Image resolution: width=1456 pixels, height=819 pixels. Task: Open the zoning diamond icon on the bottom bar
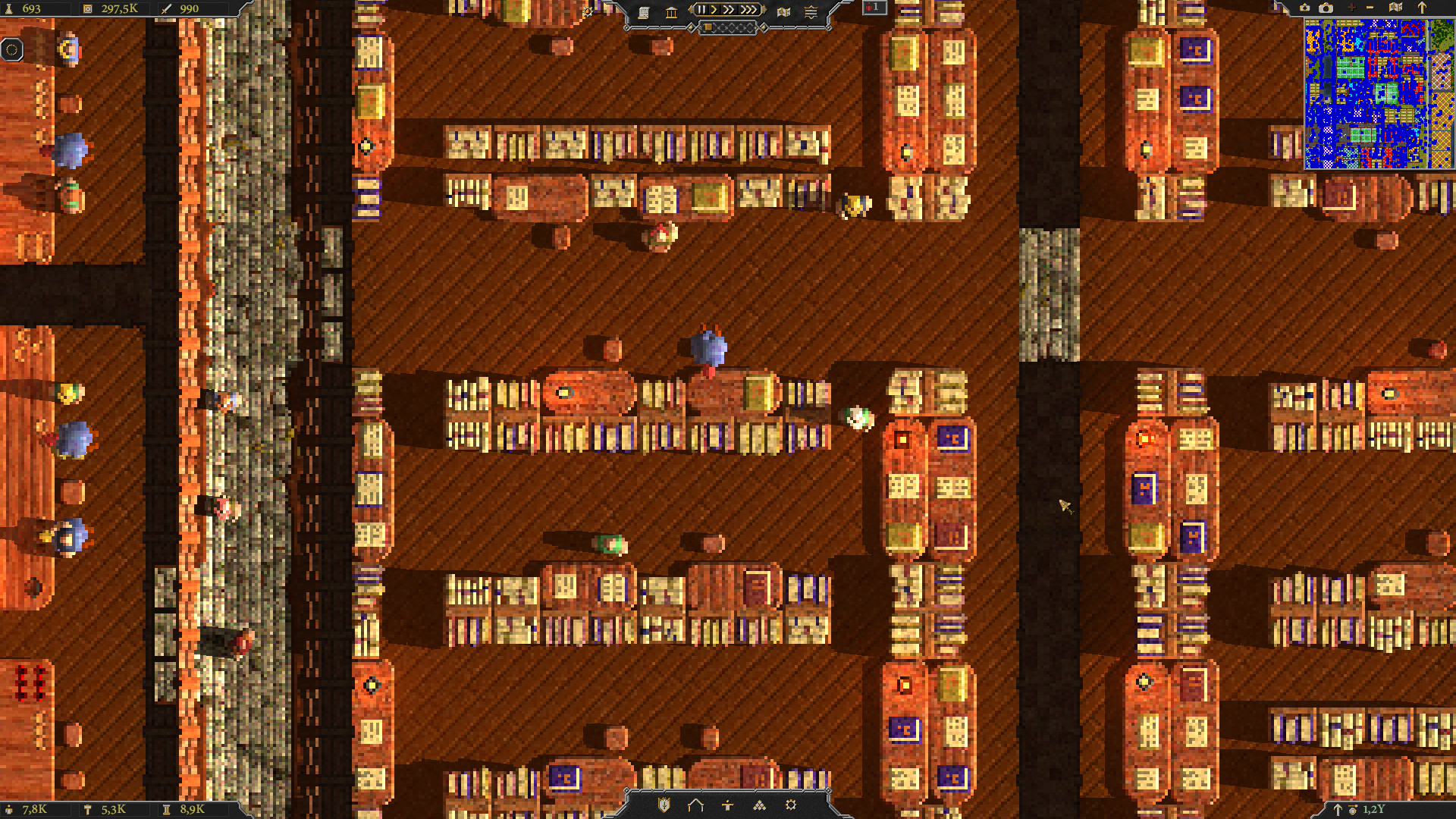coord(759,805)
